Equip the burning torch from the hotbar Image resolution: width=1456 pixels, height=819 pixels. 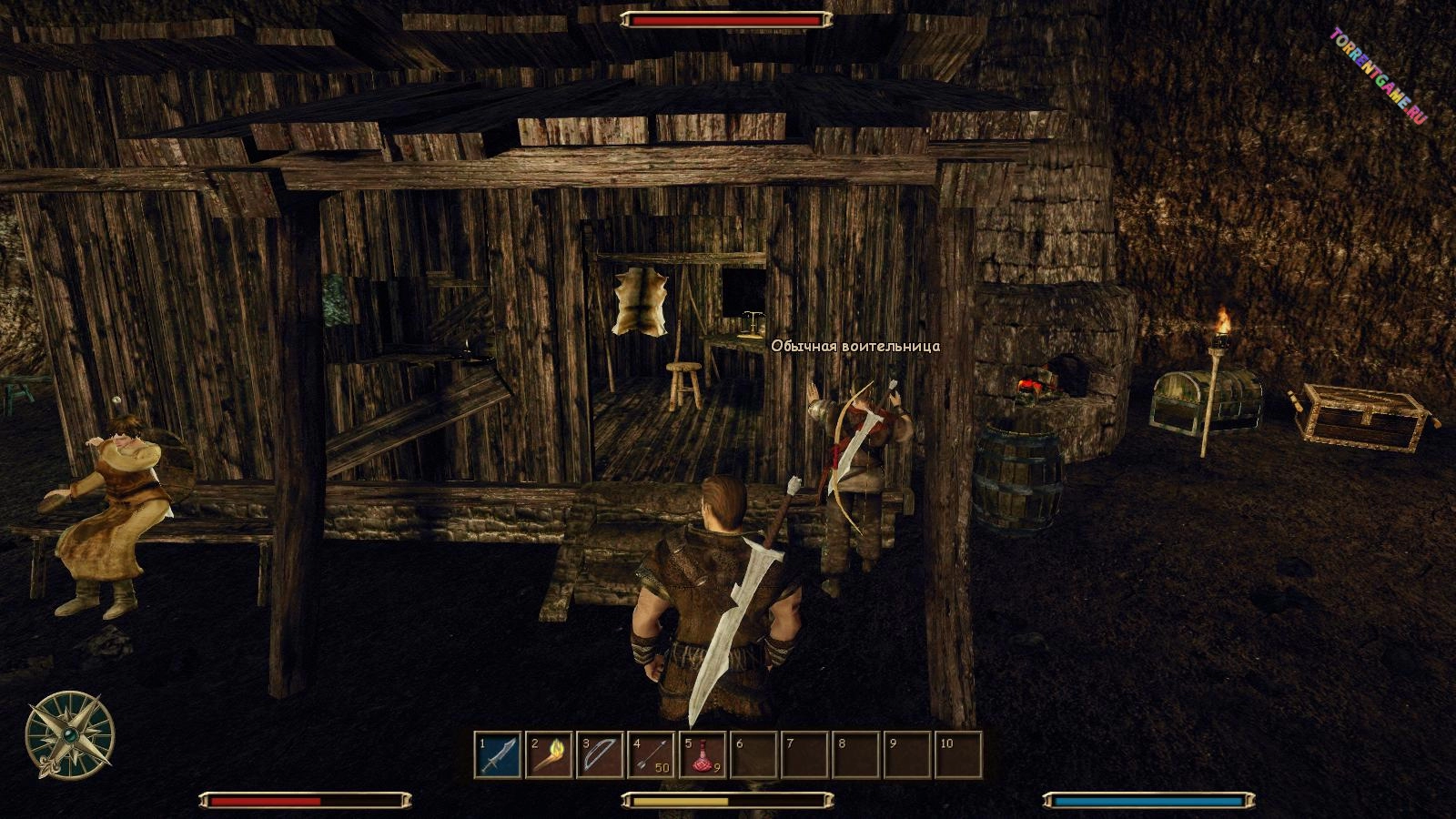[550, 755]
